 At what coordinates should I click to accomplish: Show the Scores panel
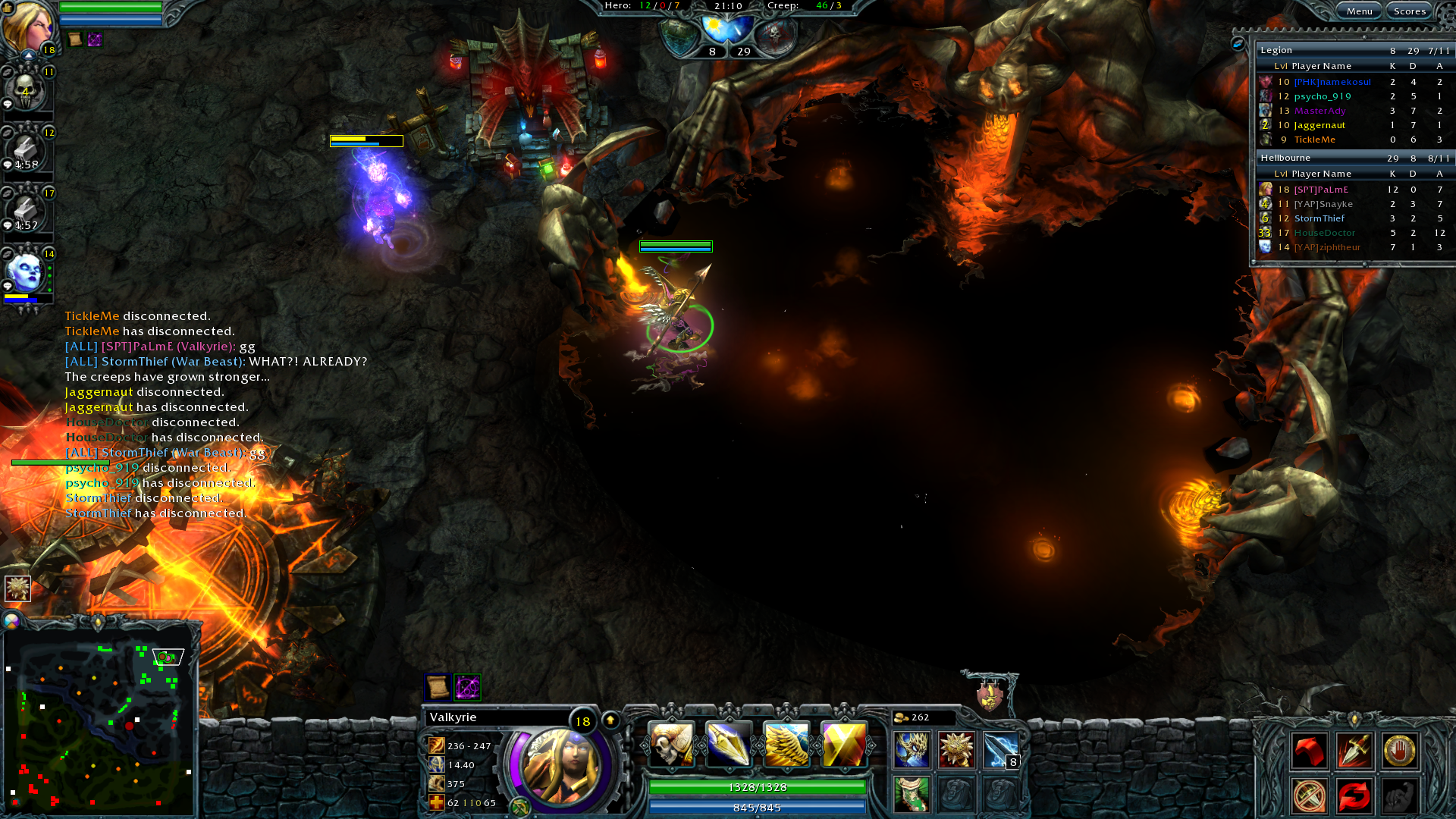pos(1410,11)
